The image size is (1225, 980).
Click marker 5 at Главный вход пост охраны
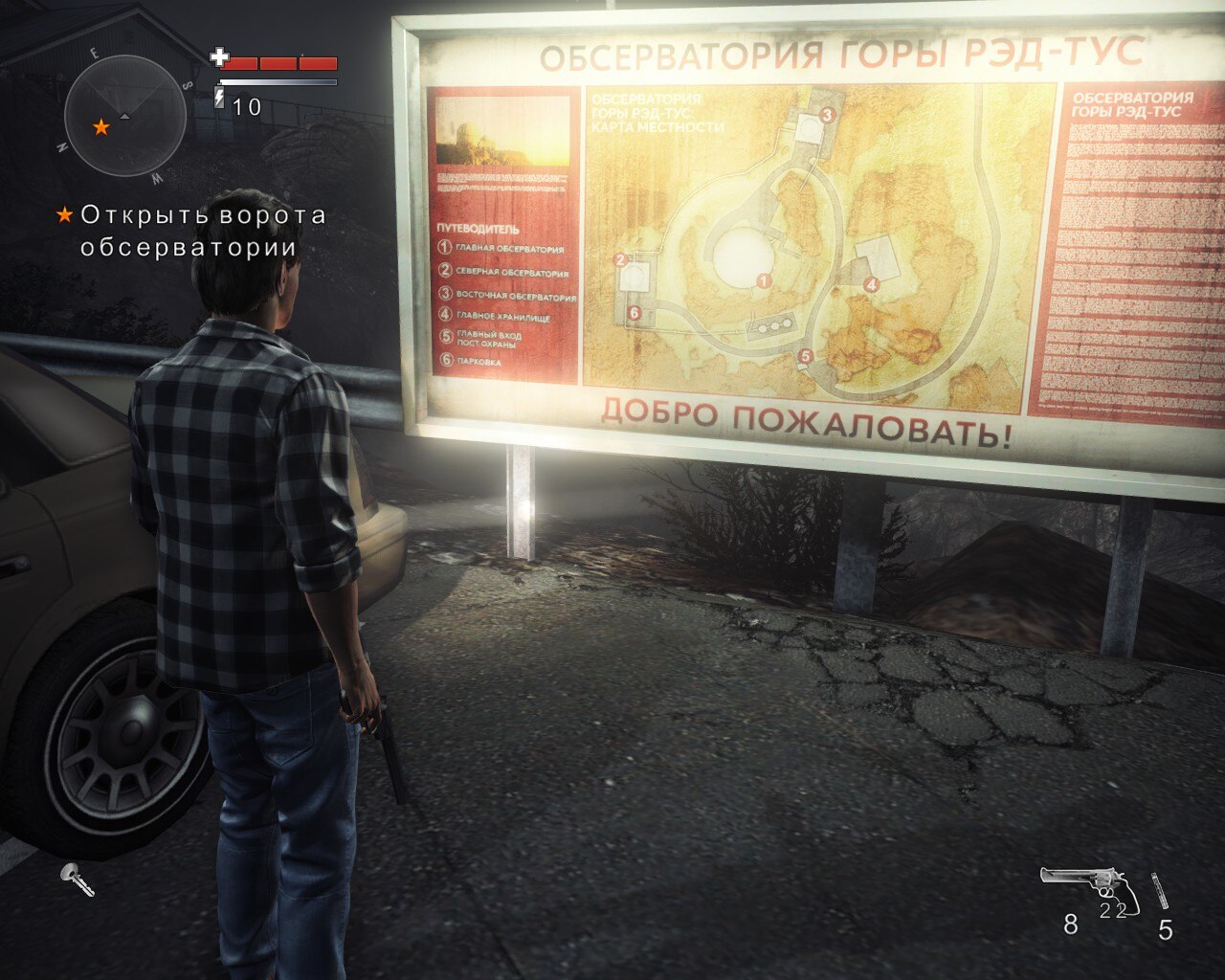click(x=805, y=355)
